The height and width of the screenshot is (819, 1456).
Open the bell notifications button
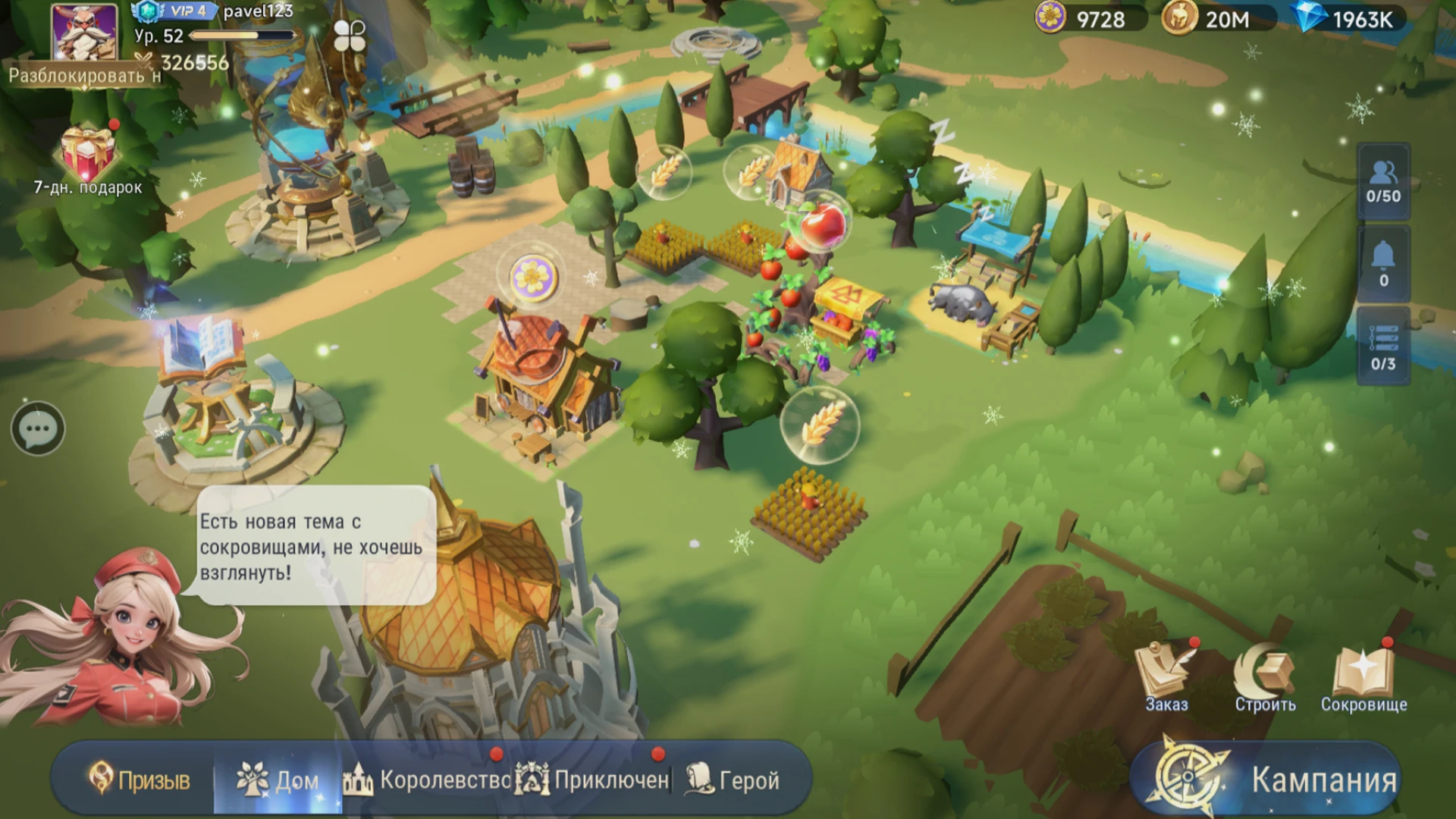tap(1383, 264)
